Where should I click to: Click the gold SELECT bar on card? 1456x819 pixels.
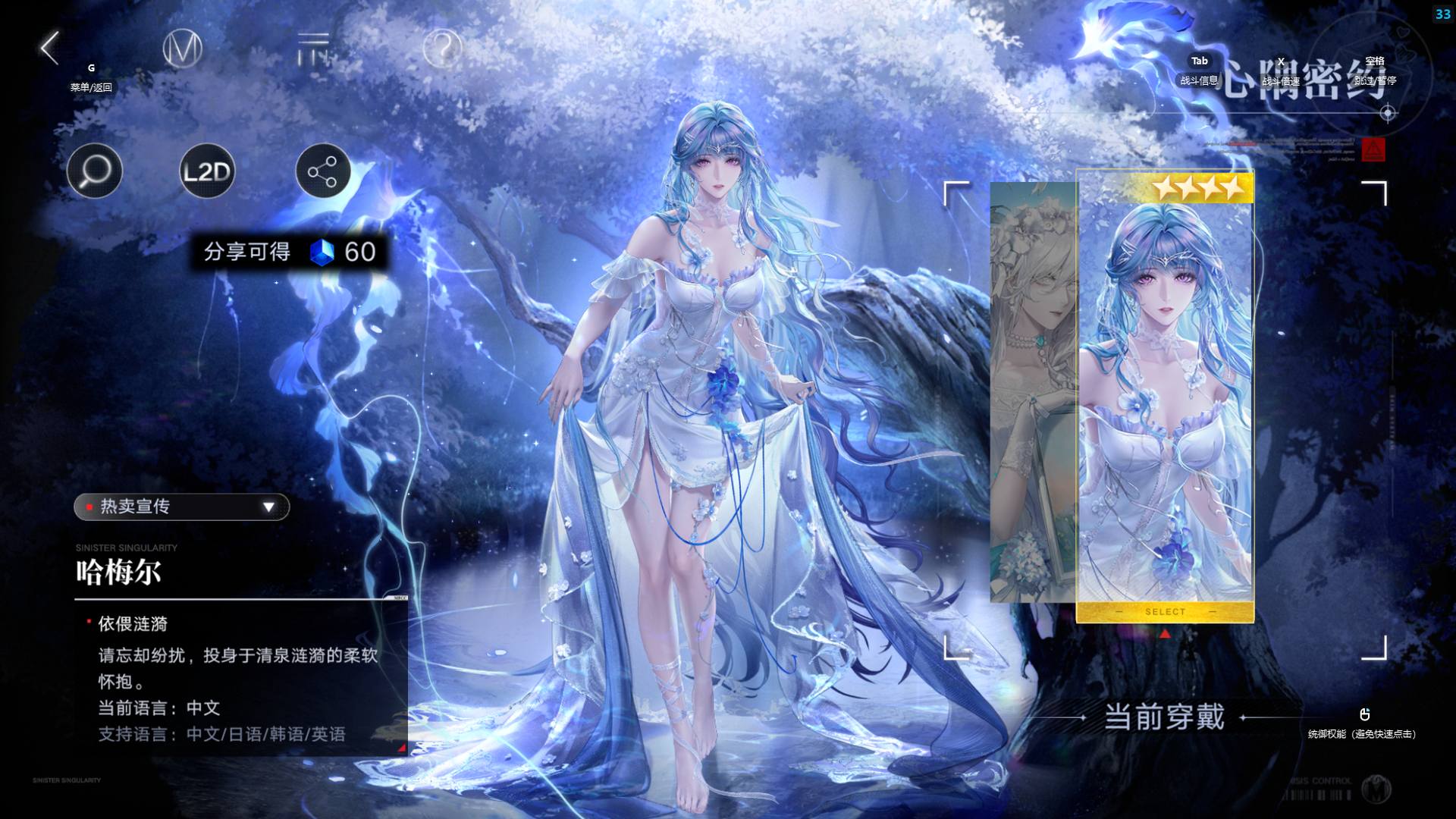[1165, 611]
